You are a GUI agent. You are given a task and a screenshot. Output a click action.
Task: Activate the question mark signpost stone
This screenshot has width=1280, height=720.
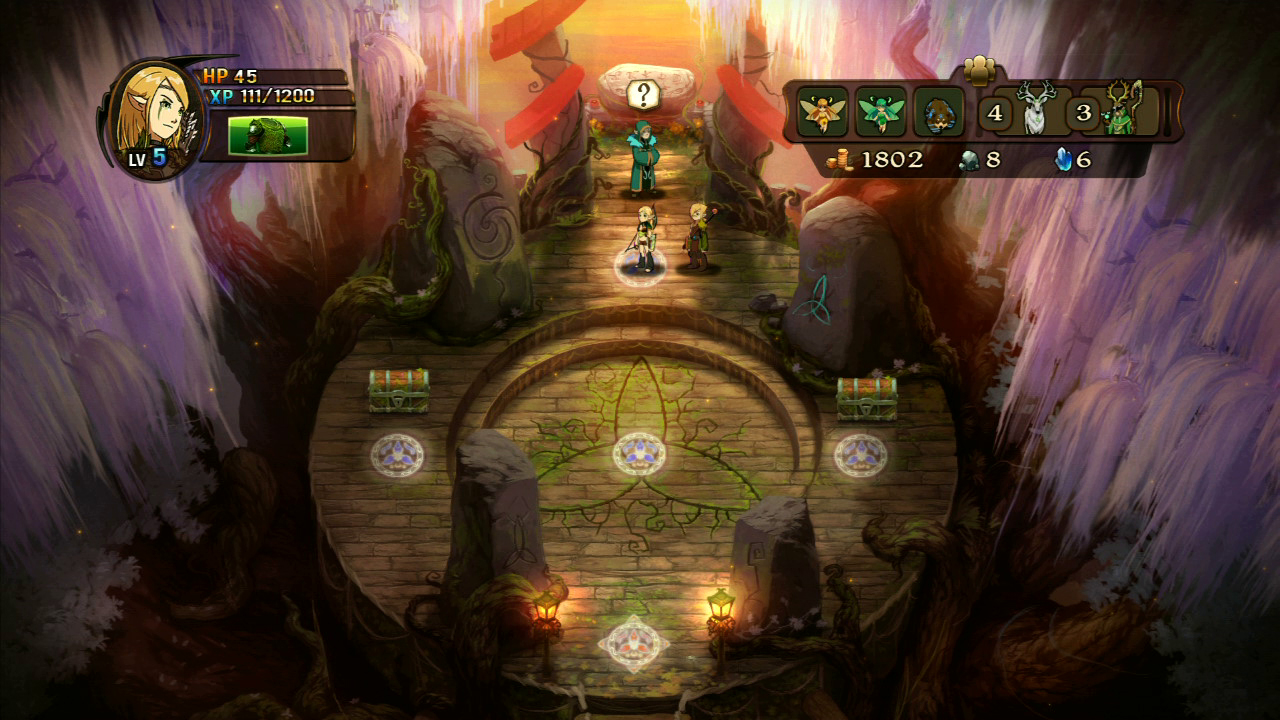pos(645,91)
